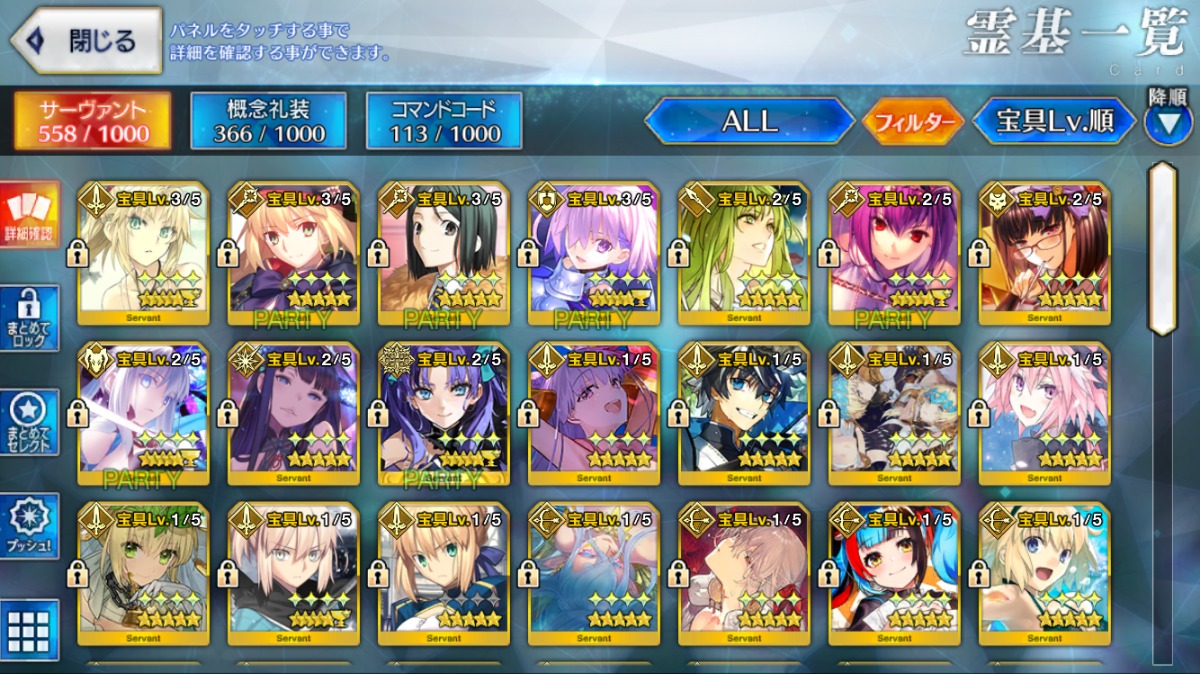Close the Spirit Origin list with 閉じる
Screen dimensions: 1200x674
pos(86,41)
